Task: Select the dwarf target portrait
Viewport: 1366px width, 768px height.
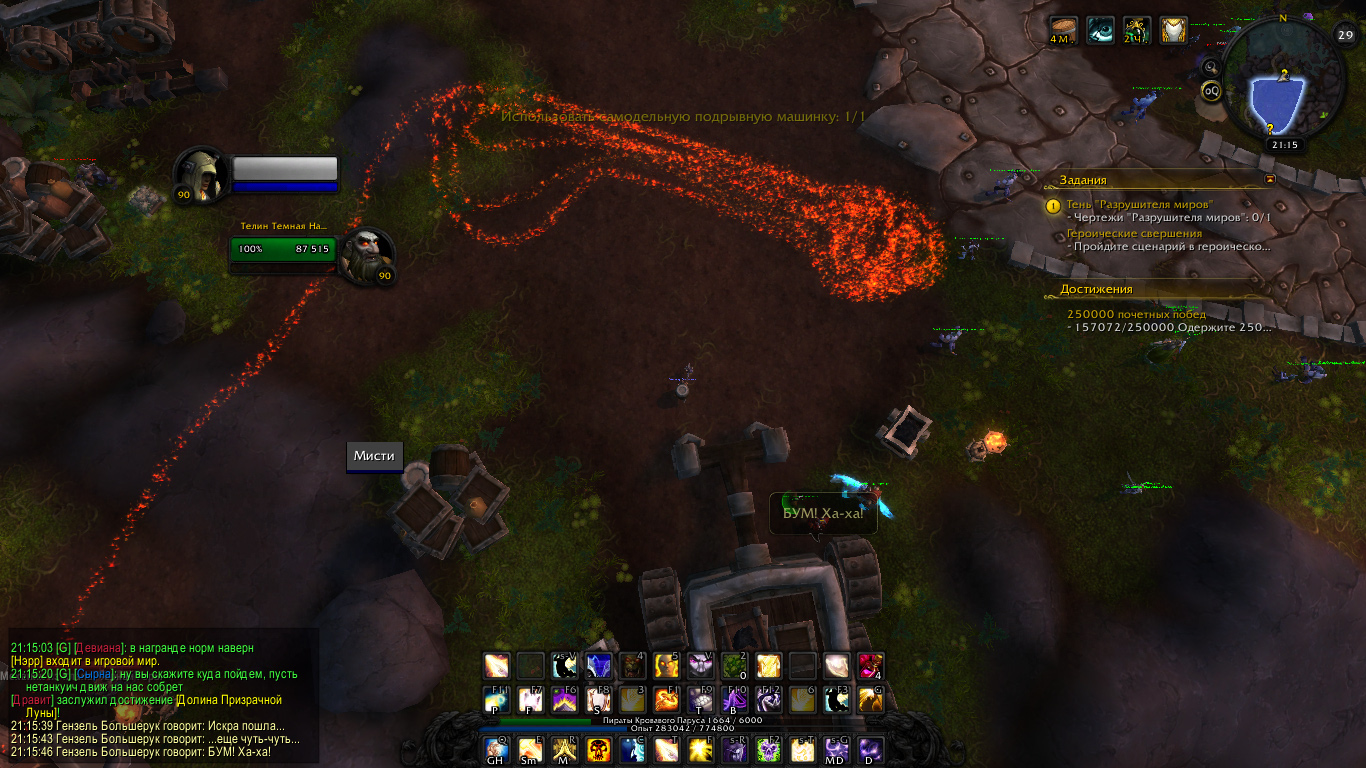Action: coord(368,256)
